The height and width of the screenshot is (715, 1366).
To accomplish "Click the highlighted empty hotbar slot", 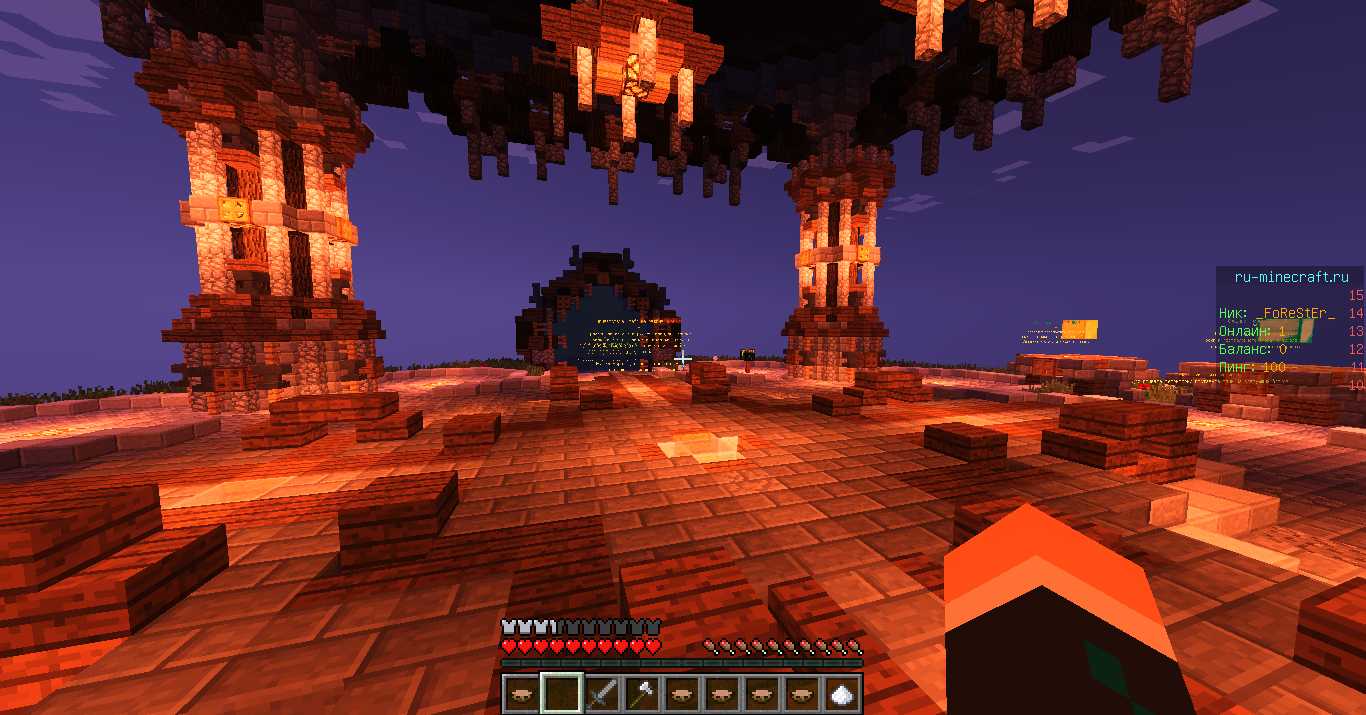I will pos(560,692).
